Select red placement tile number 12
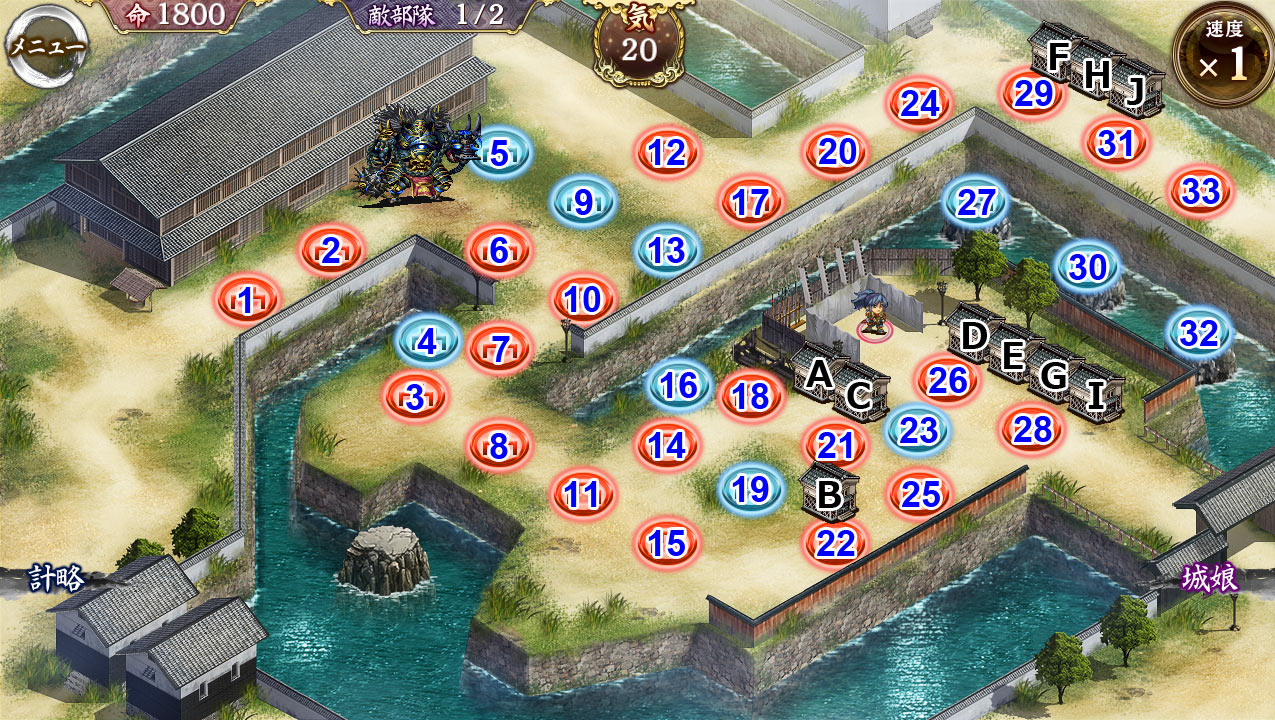This screenshot has height=720, width=1275. tap(667, 154)
